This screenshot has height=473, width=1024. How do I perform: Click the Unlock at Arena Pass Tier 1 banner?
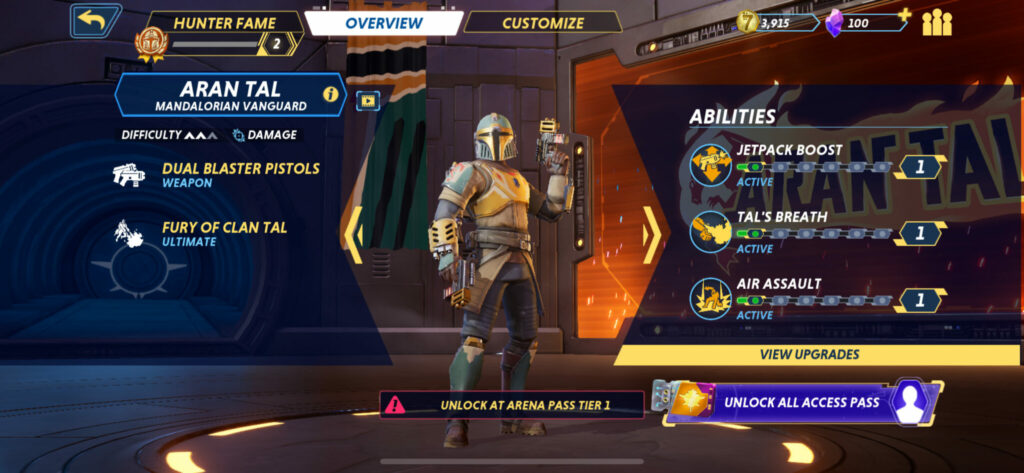coord(511,405)
